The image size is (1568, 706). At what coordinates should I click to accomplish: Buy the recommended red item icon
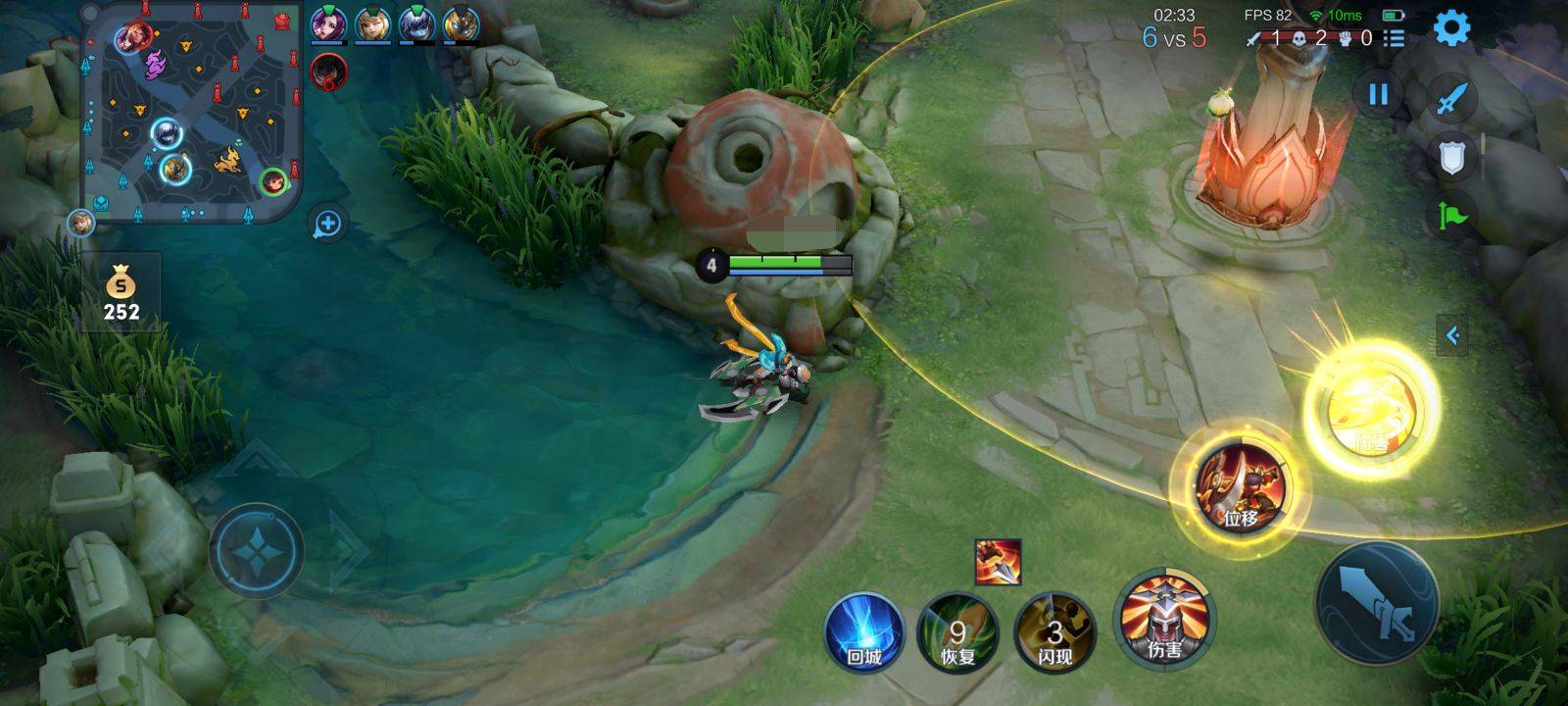click(998, 562)
